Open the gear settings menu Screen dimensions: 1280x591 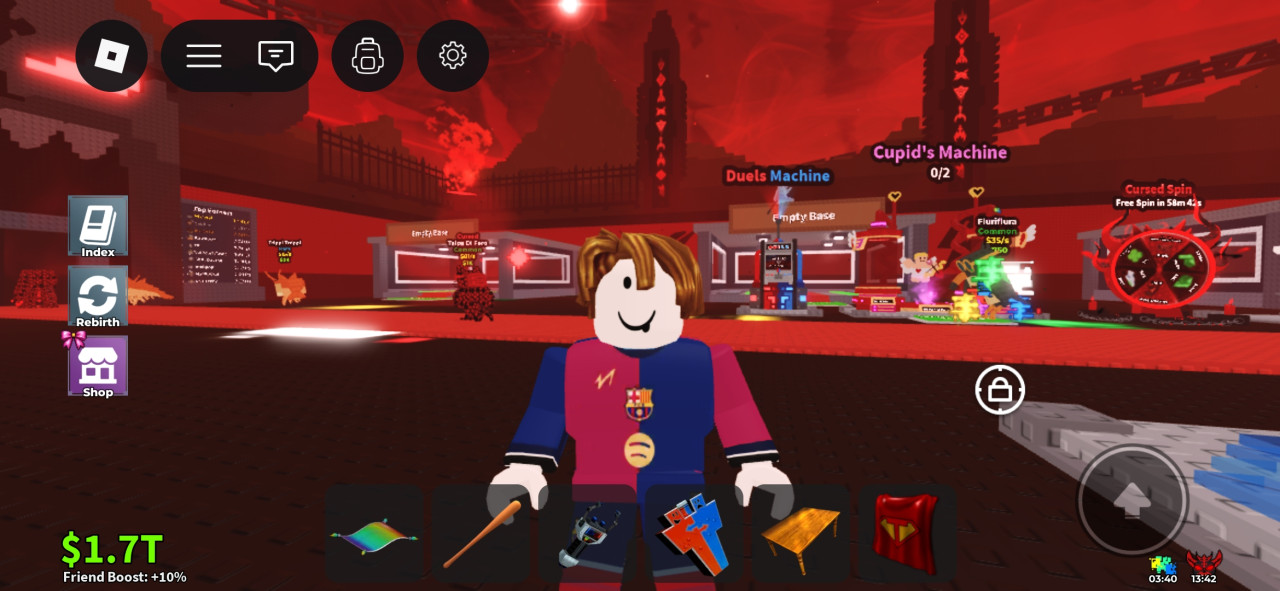tap(453, 56)
